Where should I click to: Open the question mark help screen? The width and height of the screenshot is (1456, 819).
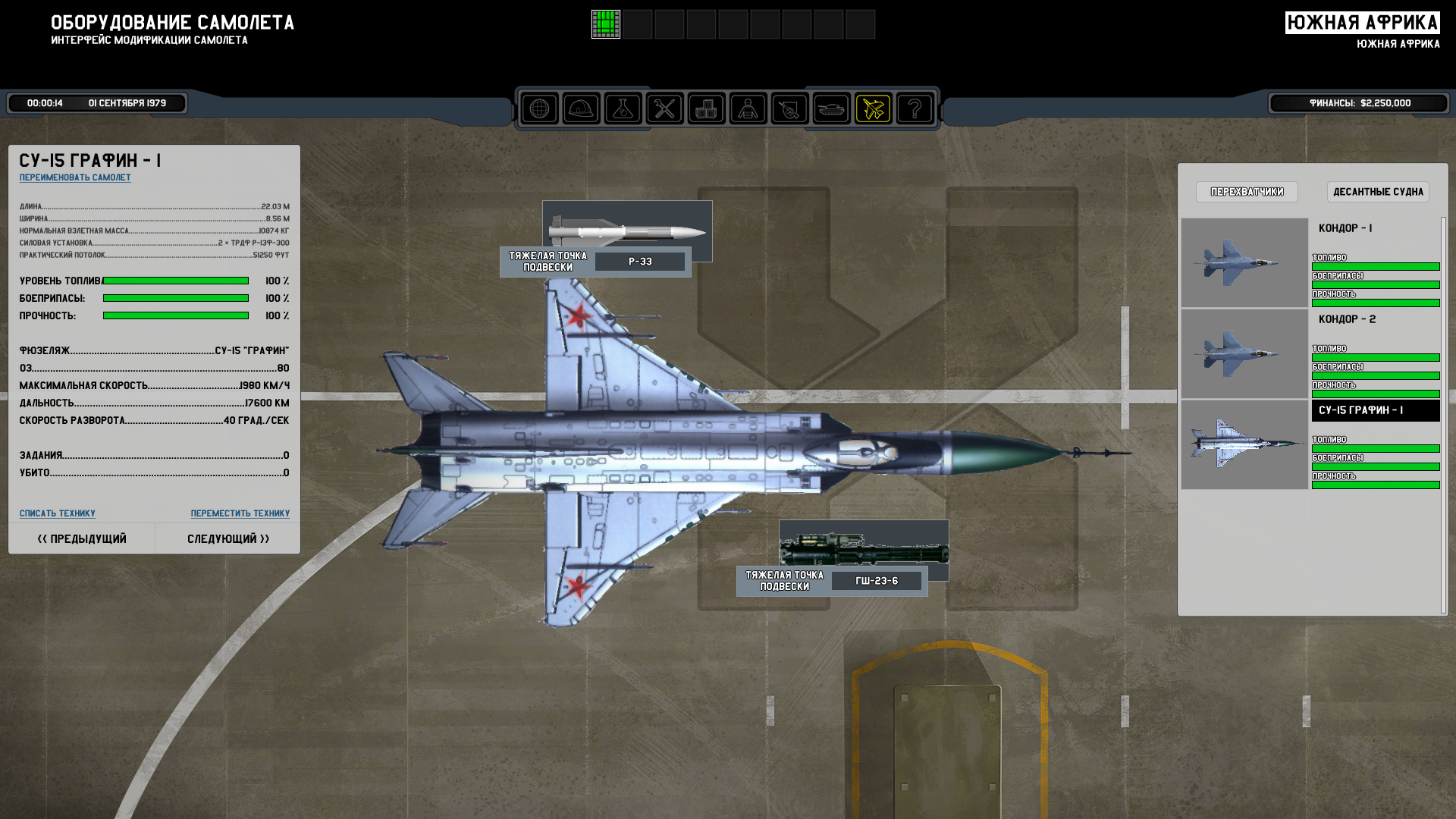click(915, 109)
